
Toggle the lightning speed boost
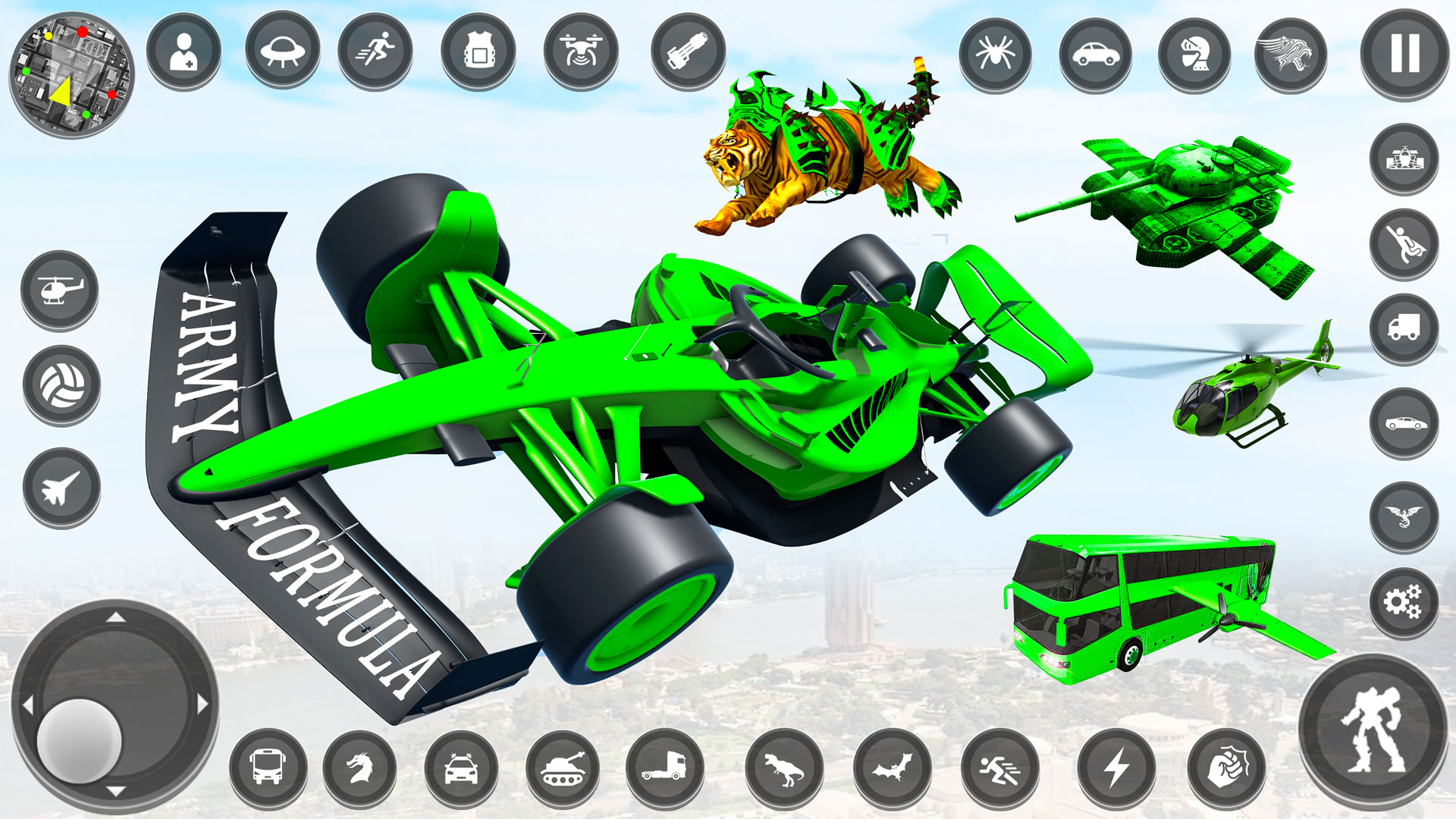pos(1115,770)
